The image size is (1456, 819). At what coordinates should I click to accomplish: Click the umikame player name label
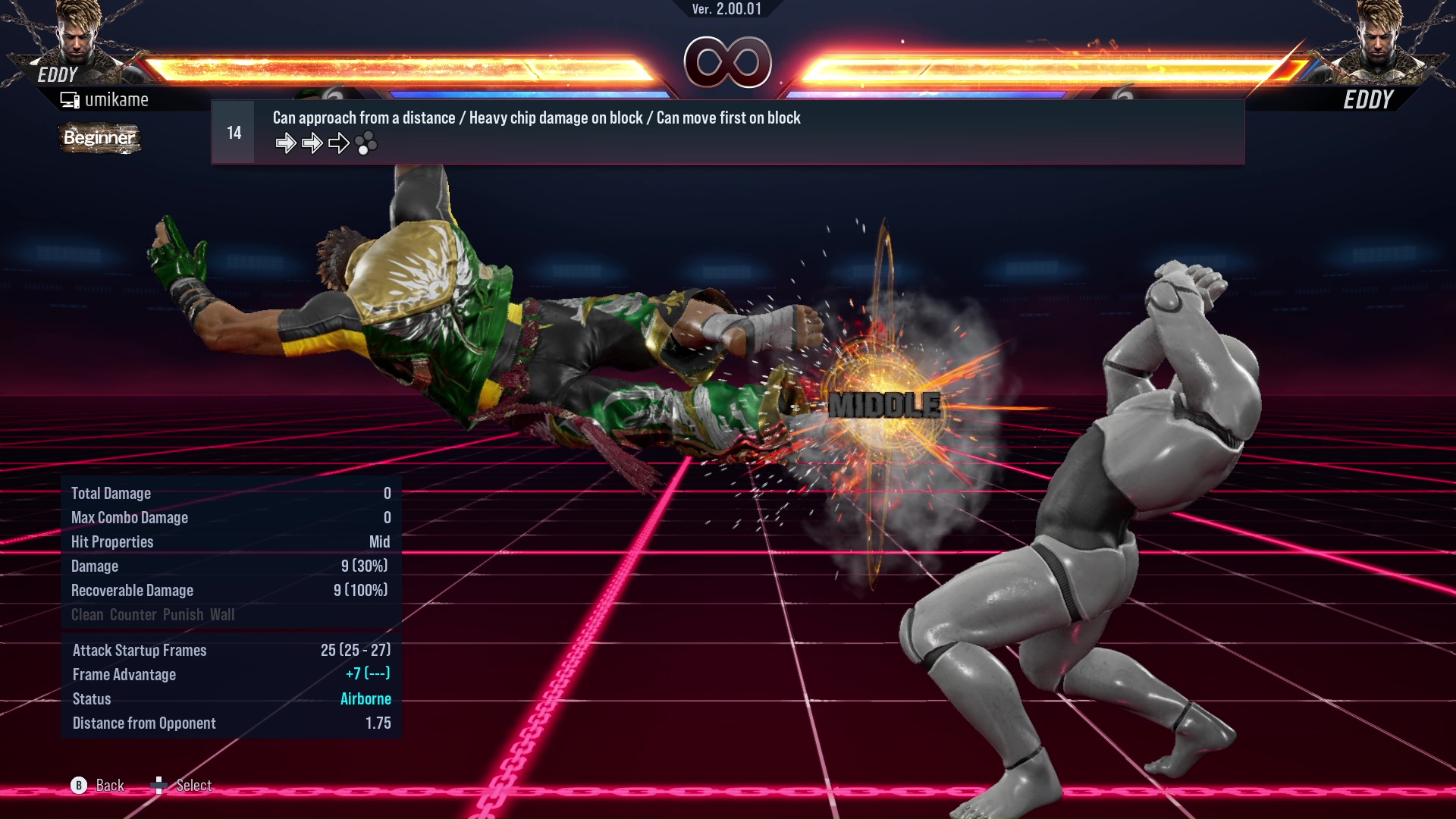point(118,99)
